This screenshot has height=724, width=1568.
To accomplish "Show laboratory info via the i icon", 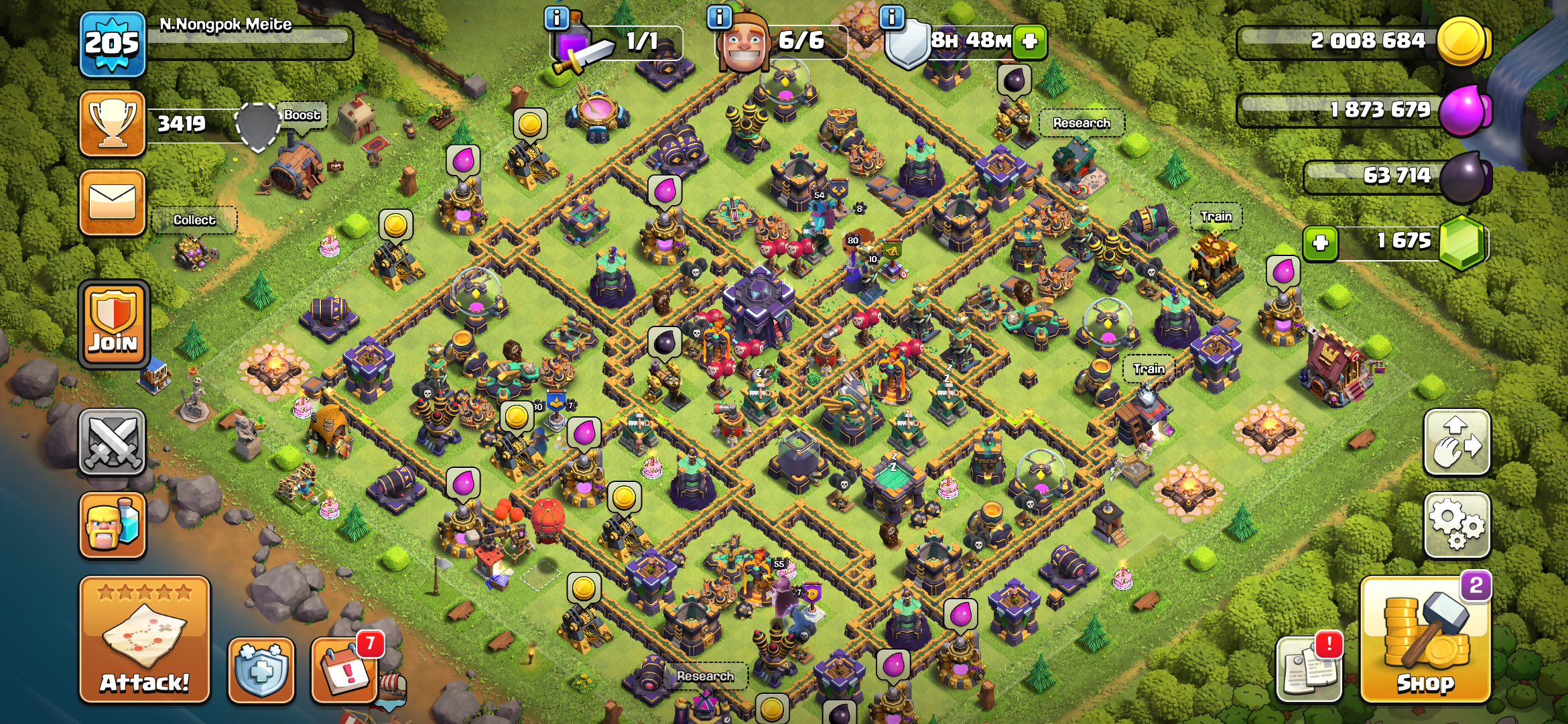I will 557,17.
